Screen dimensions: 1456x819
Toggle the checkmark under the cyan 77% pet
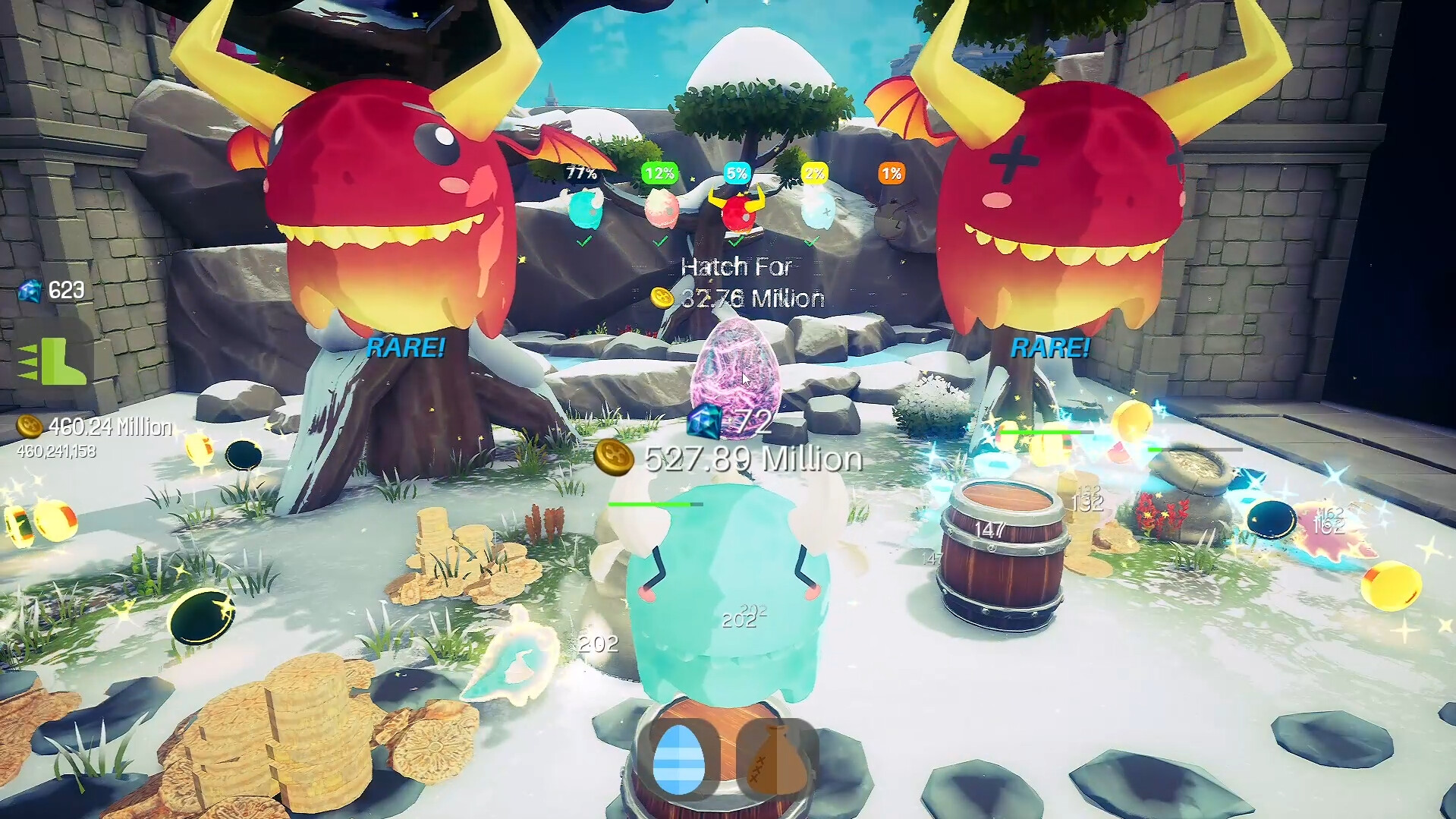tap(583, 242)
